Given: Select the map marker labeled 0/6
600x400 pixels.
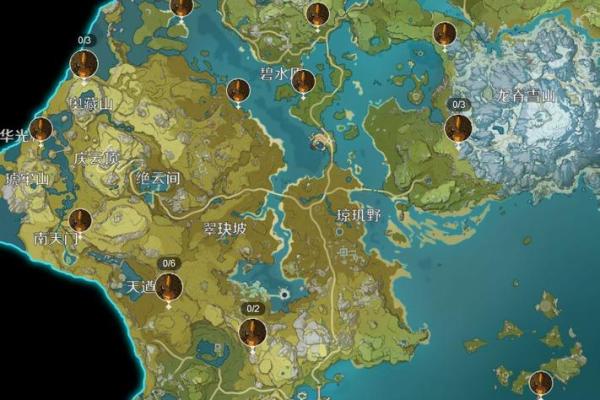Looking at the screenshot, I should click(168, 288).
